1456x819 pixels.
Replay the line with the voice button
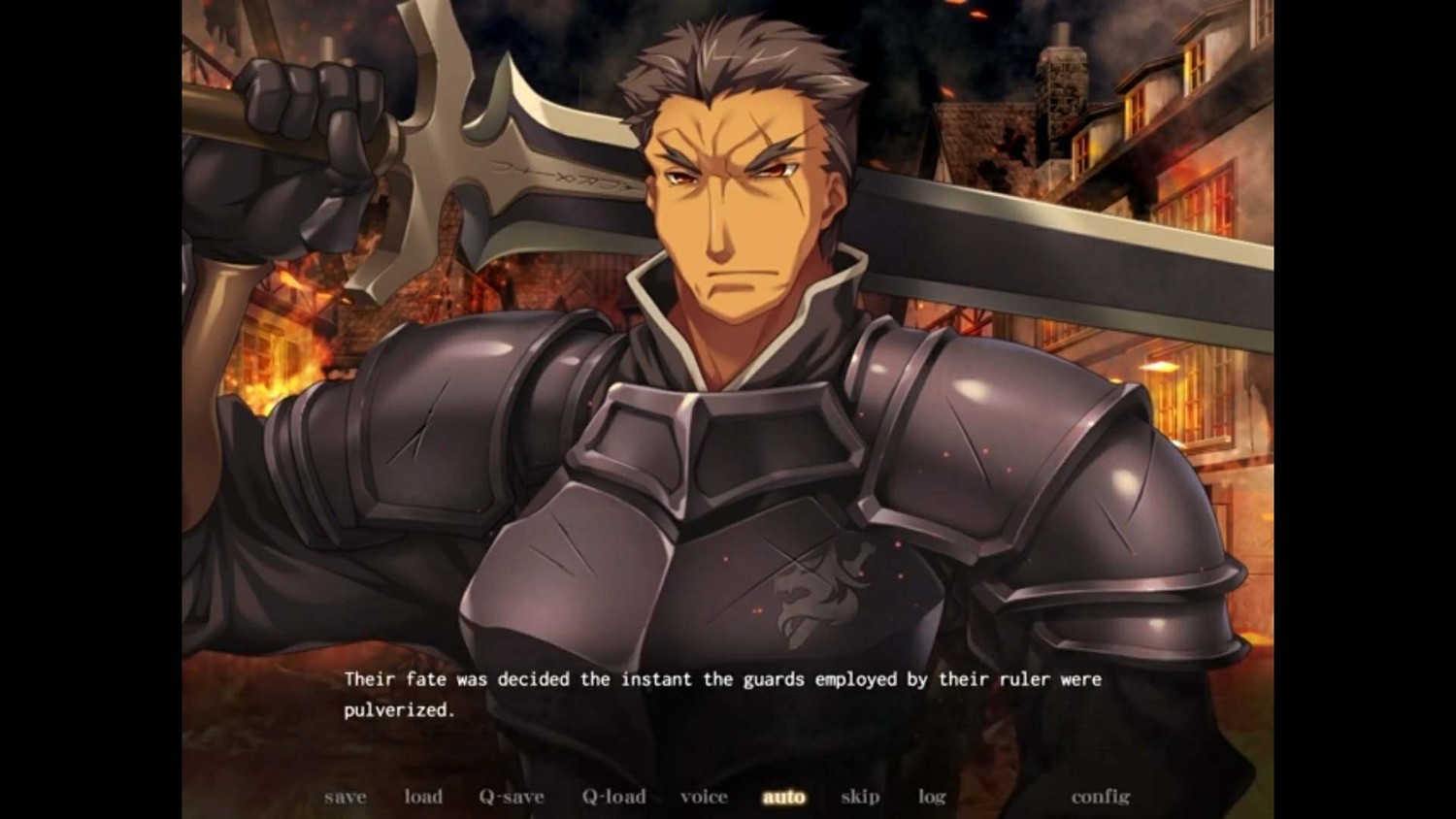click(704, 797)
